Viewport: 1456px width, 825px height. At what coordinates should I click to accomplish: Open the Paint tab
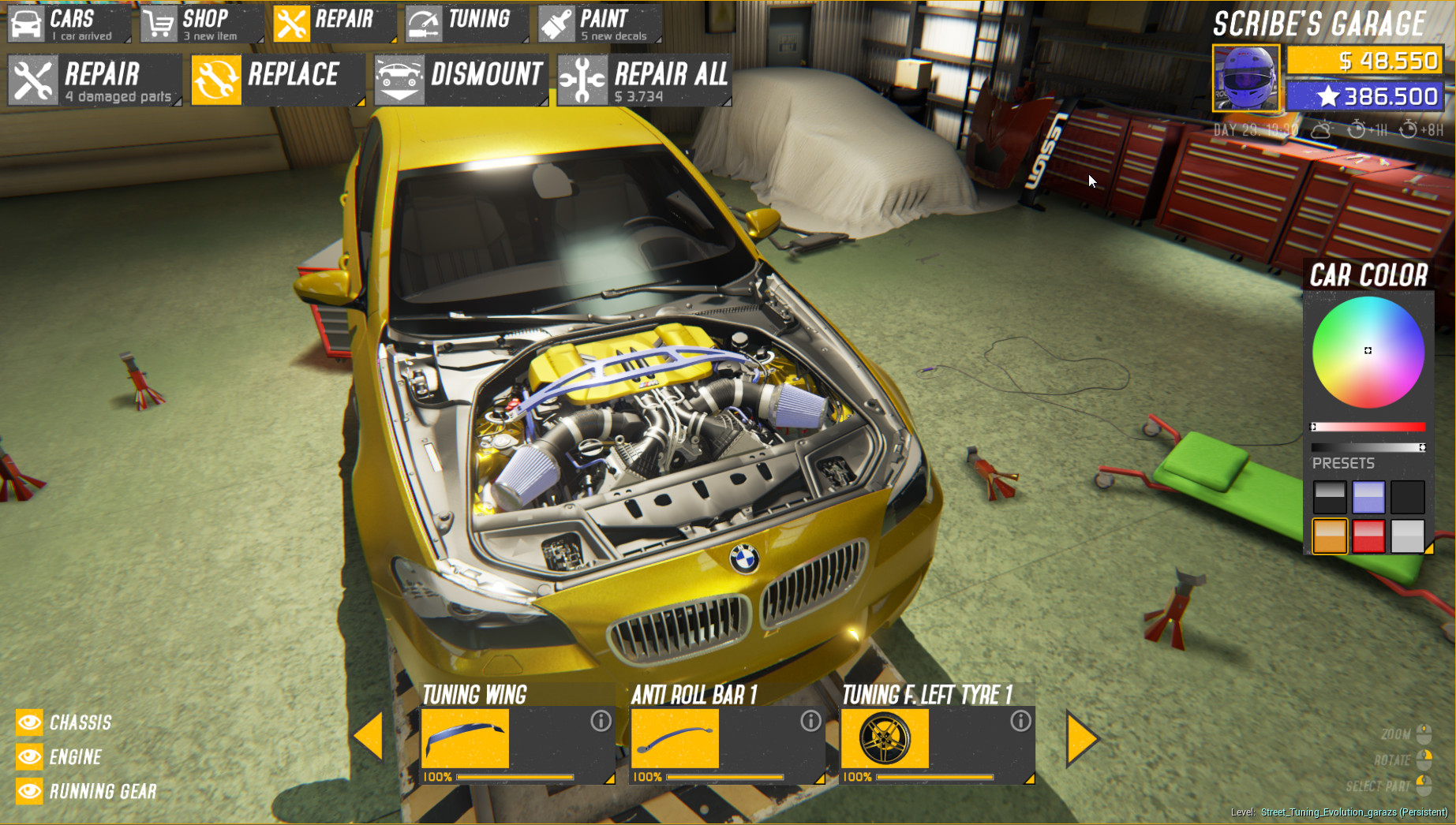pyautogui.click(x=600, y=25)
